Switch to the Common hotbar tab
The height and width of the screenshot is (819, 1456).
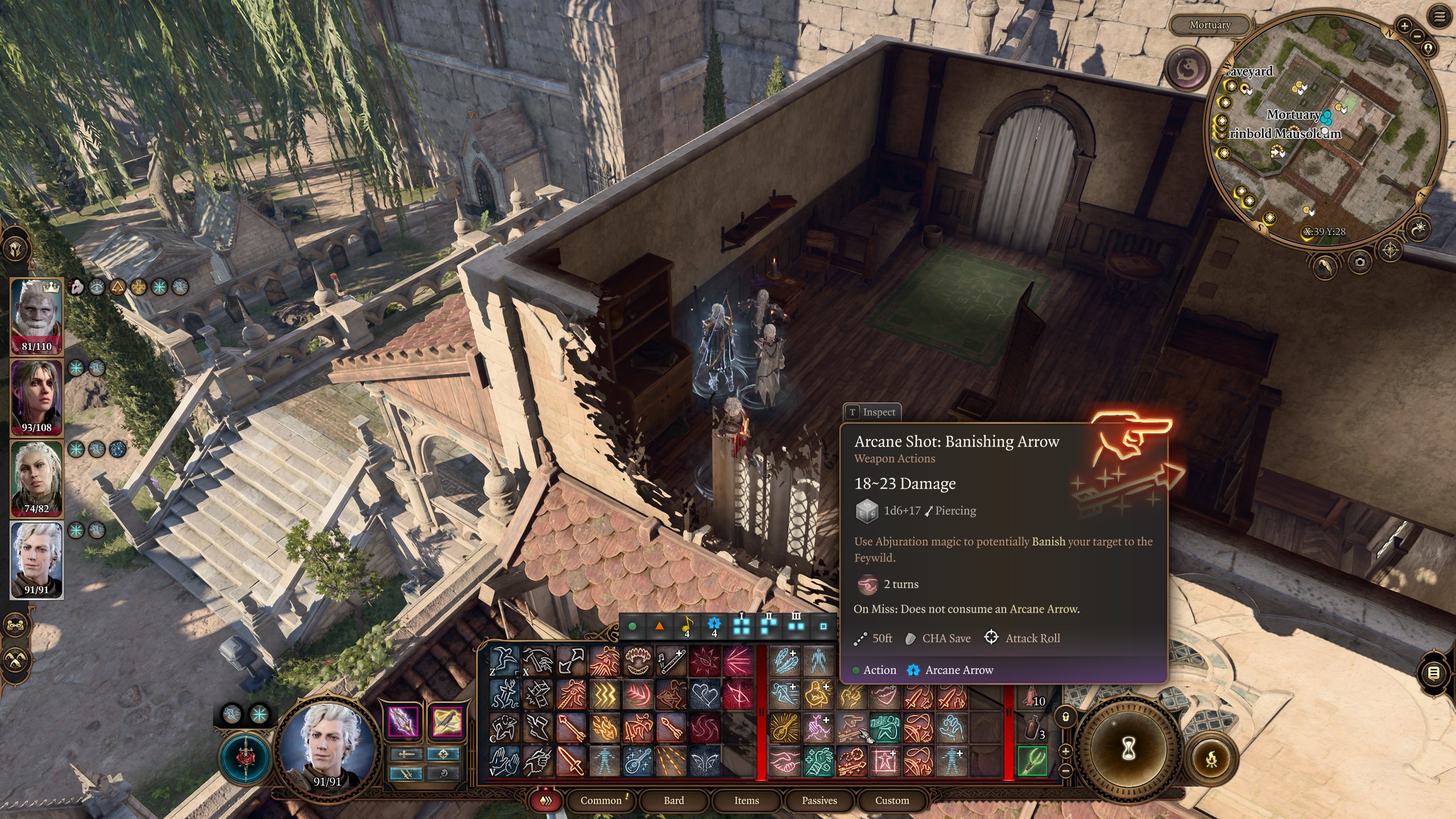pos(601,800)
